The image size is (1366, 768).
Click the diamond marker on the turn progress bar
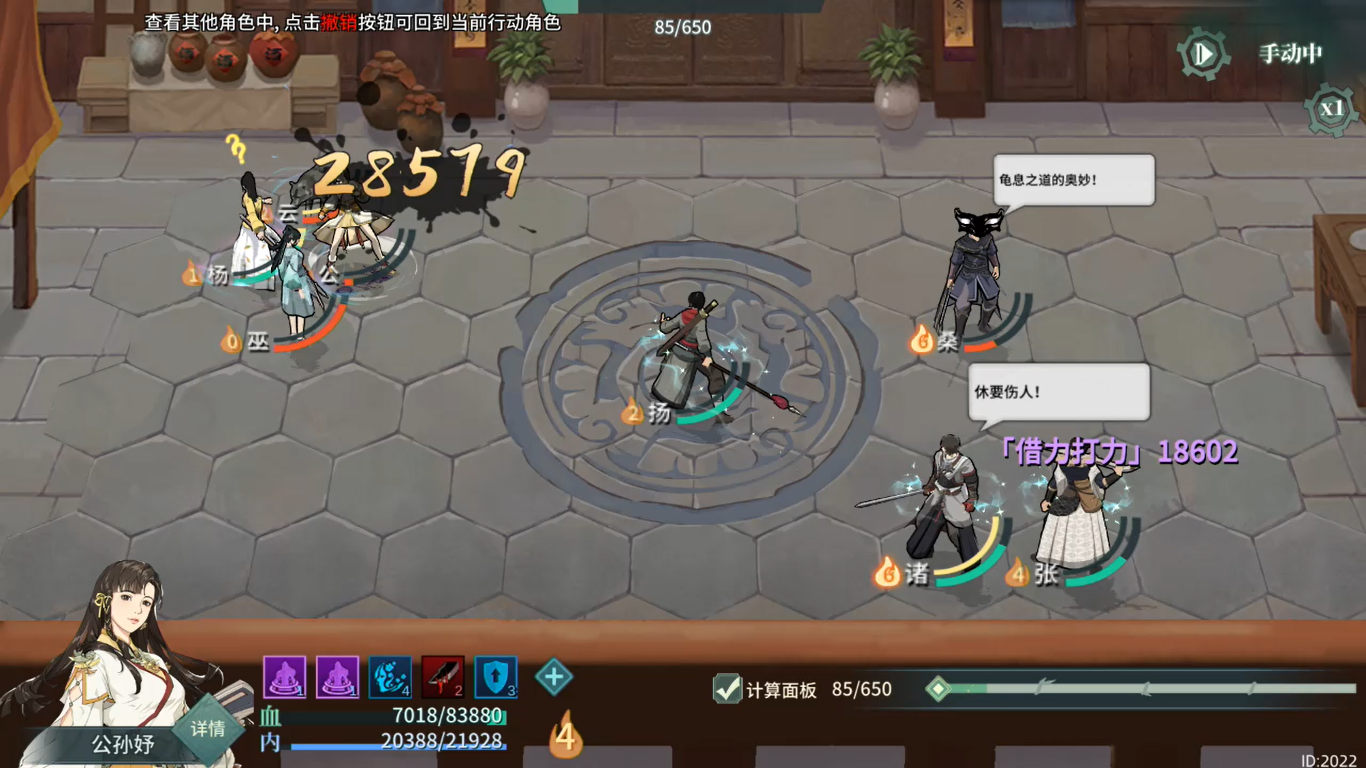pyautogui.click(x=936, y=689)
